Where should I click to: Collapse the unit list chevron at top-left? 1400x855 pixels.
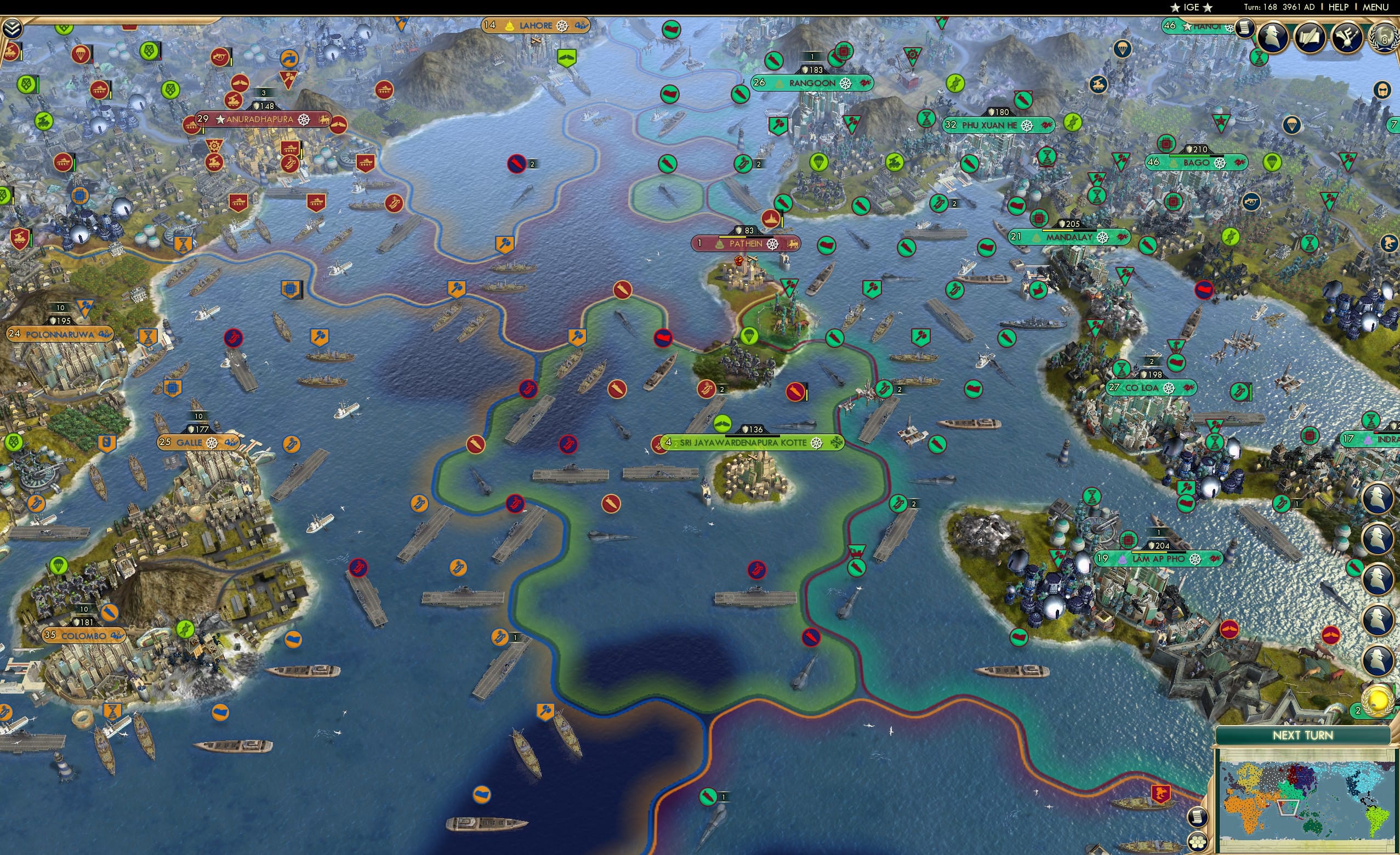[x=12, y=29]
